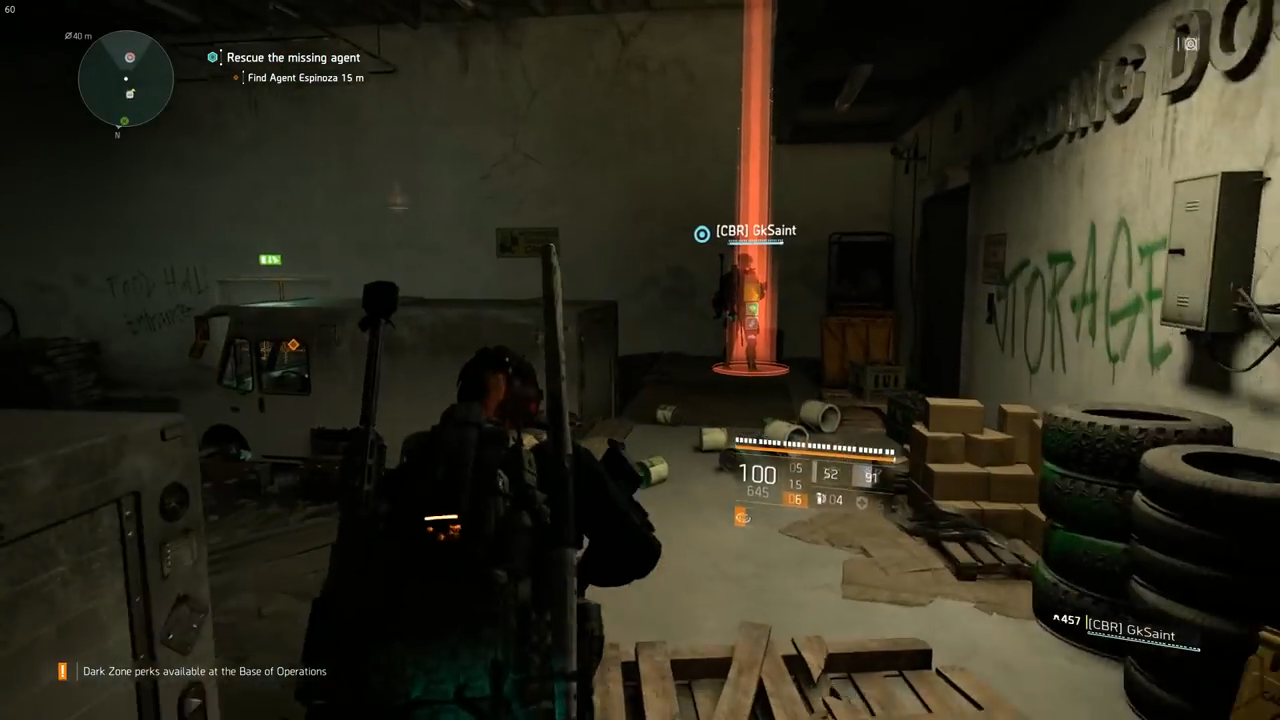Use the armor kit icon
The width and height of the screenshot is (1280, 720).
(x=862, y=500)
